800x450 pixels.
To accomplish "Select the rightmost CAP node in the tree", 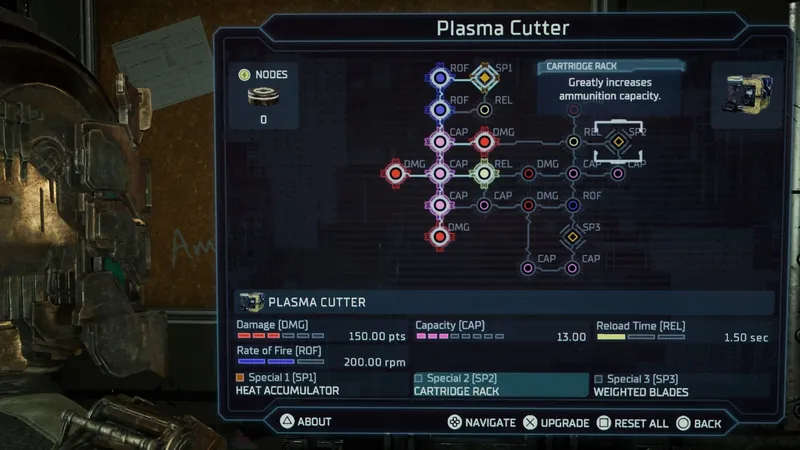I will coord(617,173).
